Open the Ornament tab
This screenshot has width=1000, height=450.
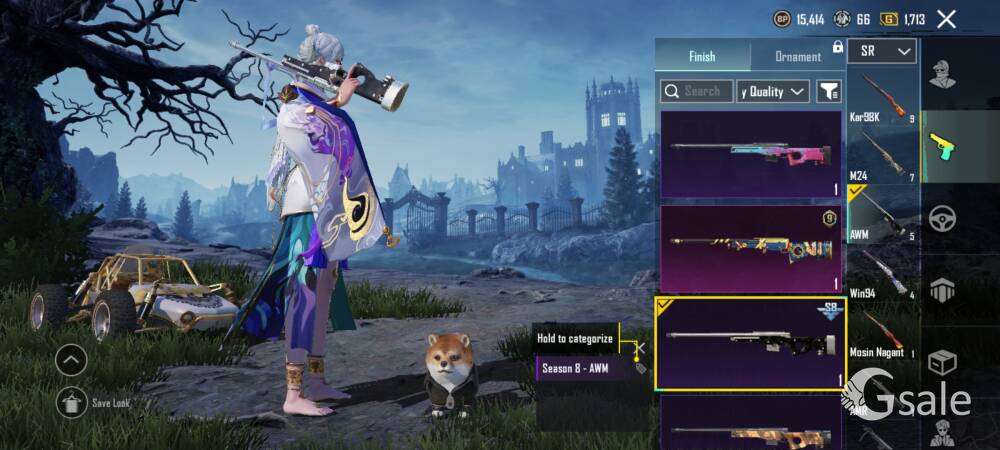click(797, 56)
